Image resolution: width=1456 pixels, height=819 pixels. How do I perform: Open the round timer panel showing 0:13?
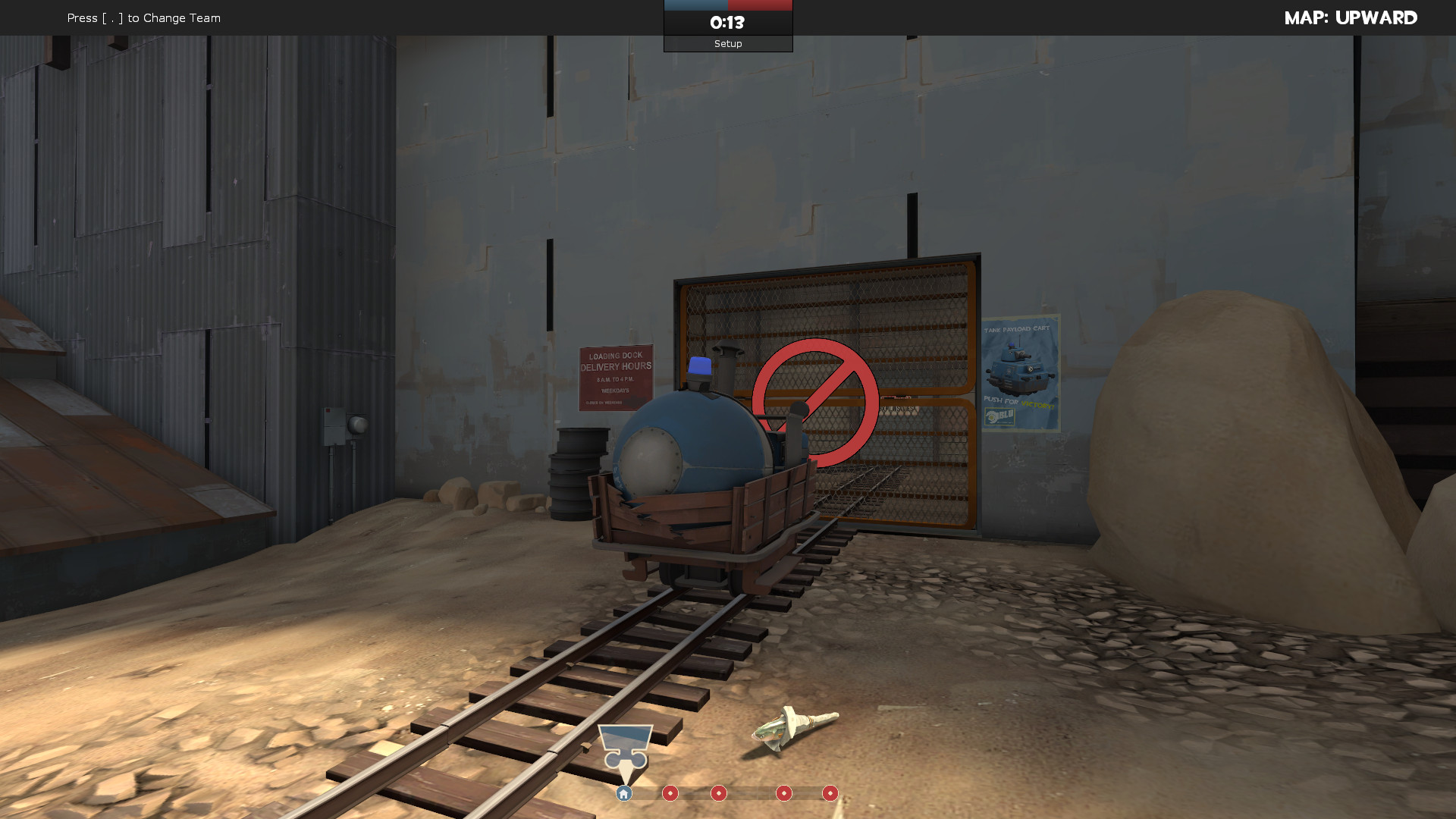tap(727, 23)
